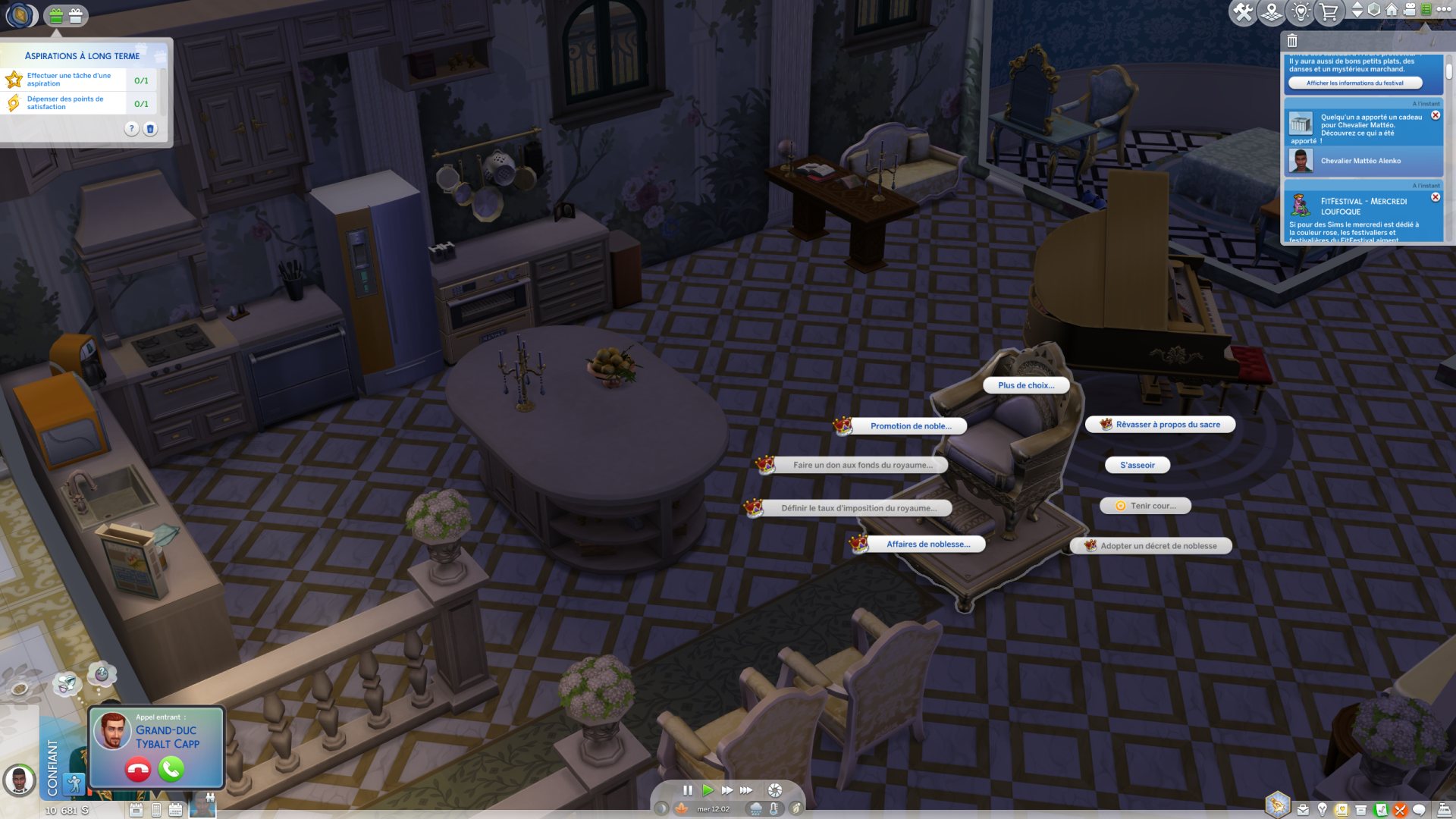The width and height of the screenshot is (1456, 819).
Task: Select the "S'asseoir" interaction
Action: pos(1137,466)
